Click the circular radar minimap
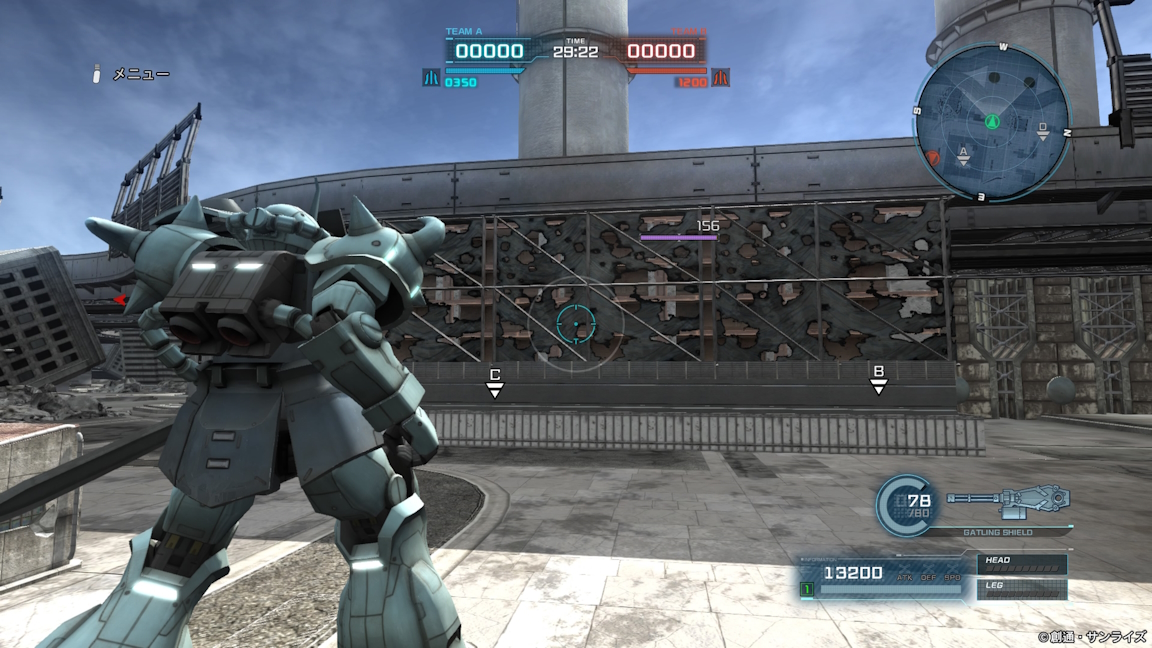Screen dimensions: 1152x648 point(990,123)
